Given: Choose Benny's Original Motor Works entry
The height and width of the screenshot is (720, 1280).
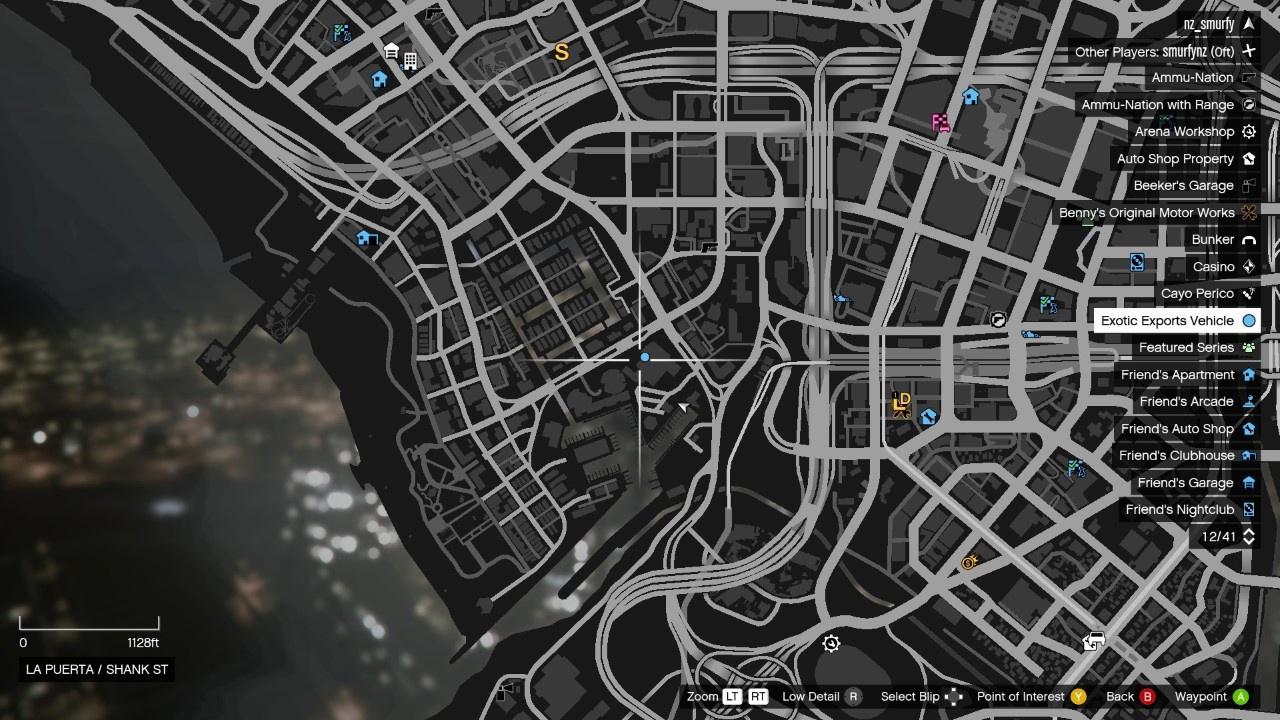Looking at the screenshot, I should [x=1147, y=213].
